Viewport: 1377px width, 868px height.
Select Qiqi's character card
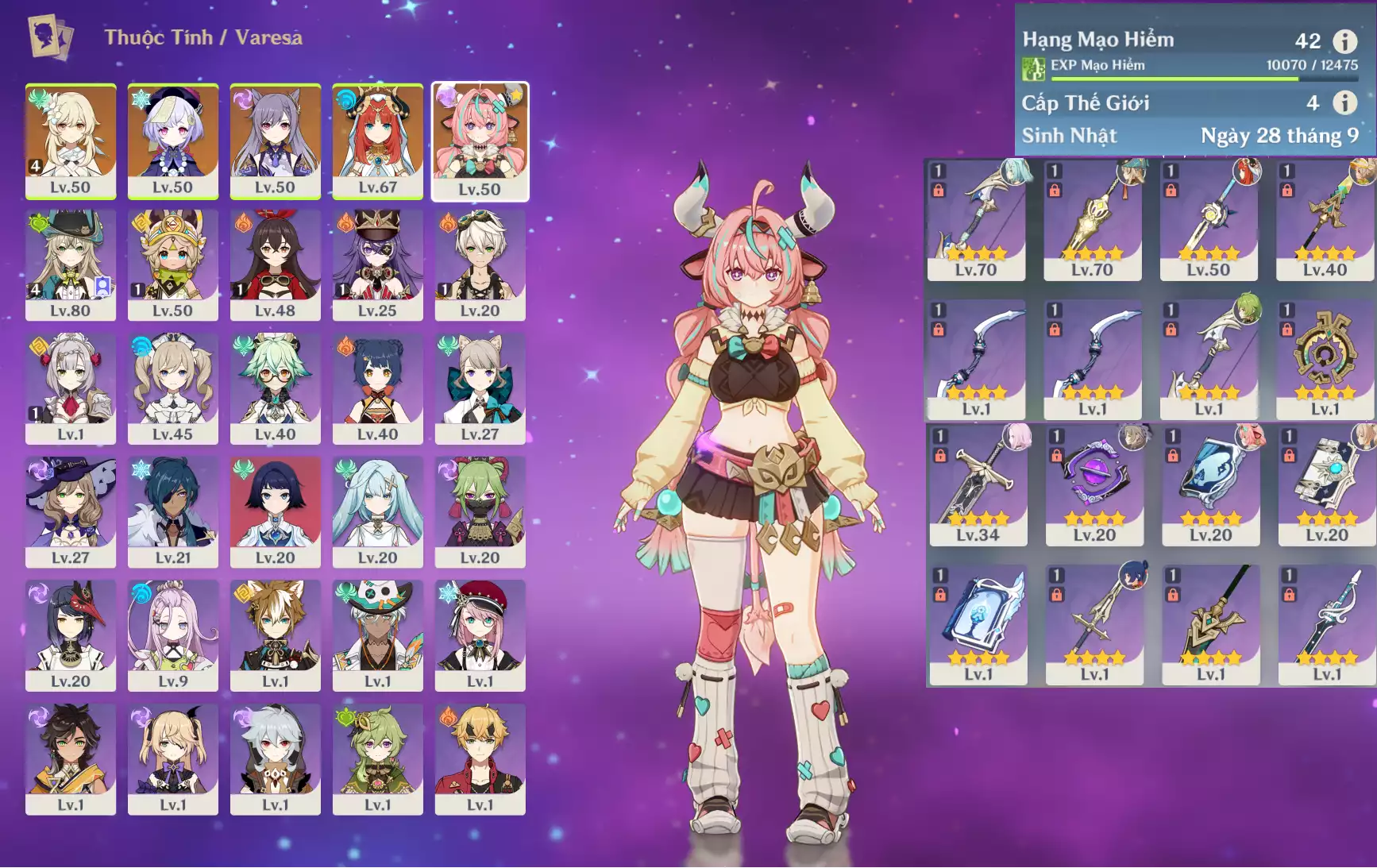[172, 141]
